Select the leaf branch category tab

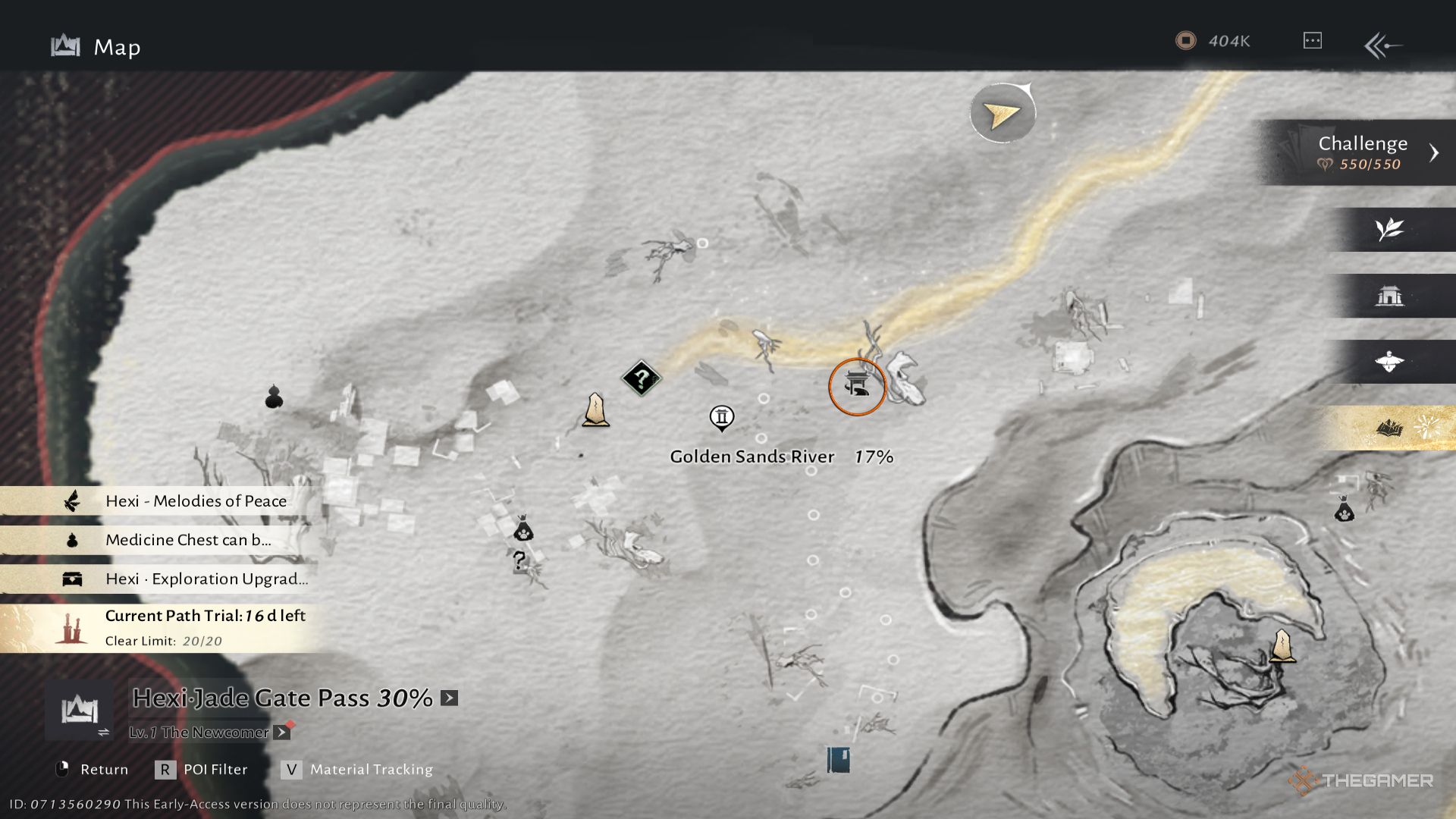[x=1389, y=229]
